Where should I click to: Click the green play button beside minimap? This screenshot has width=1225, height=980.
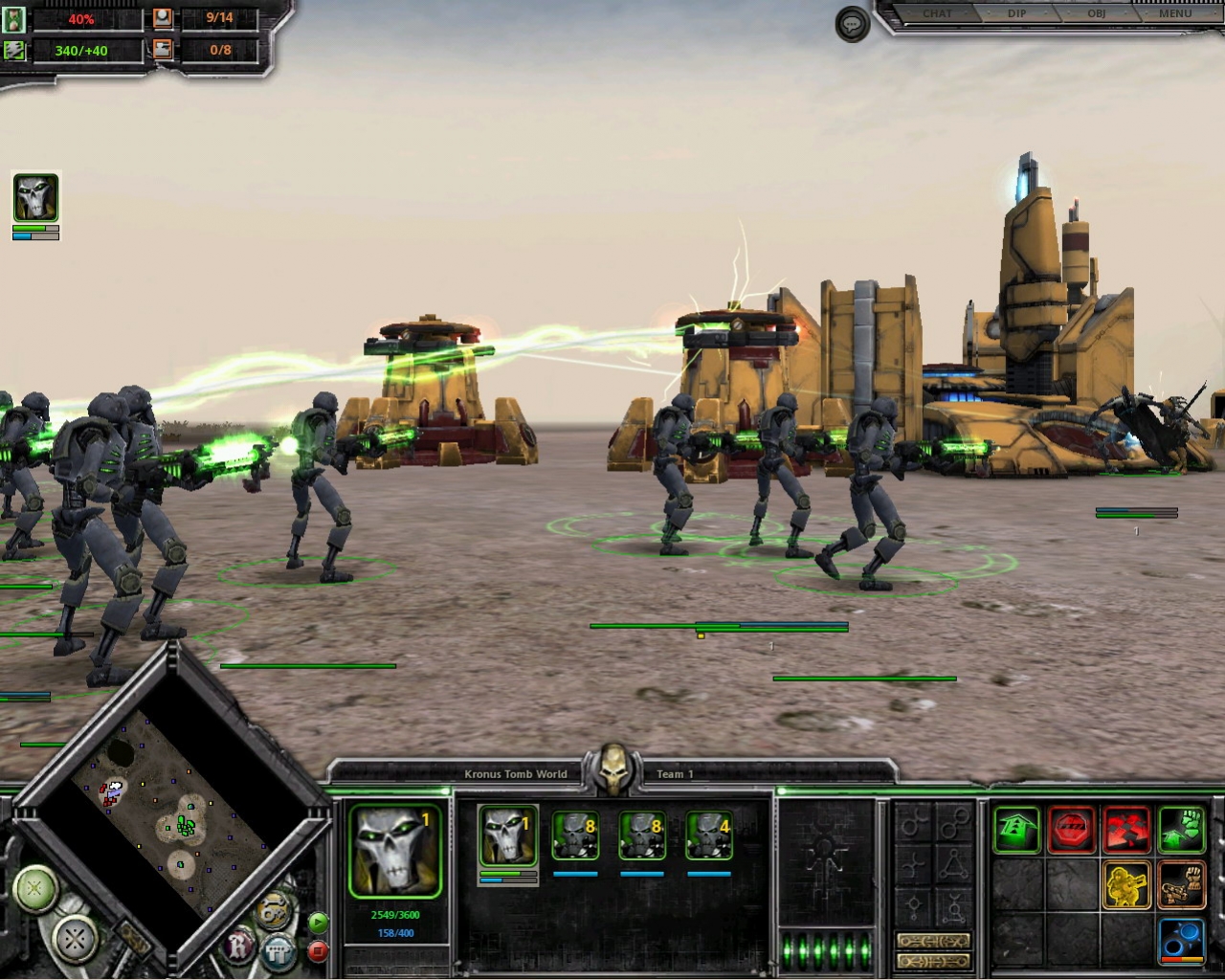point(319,923)
